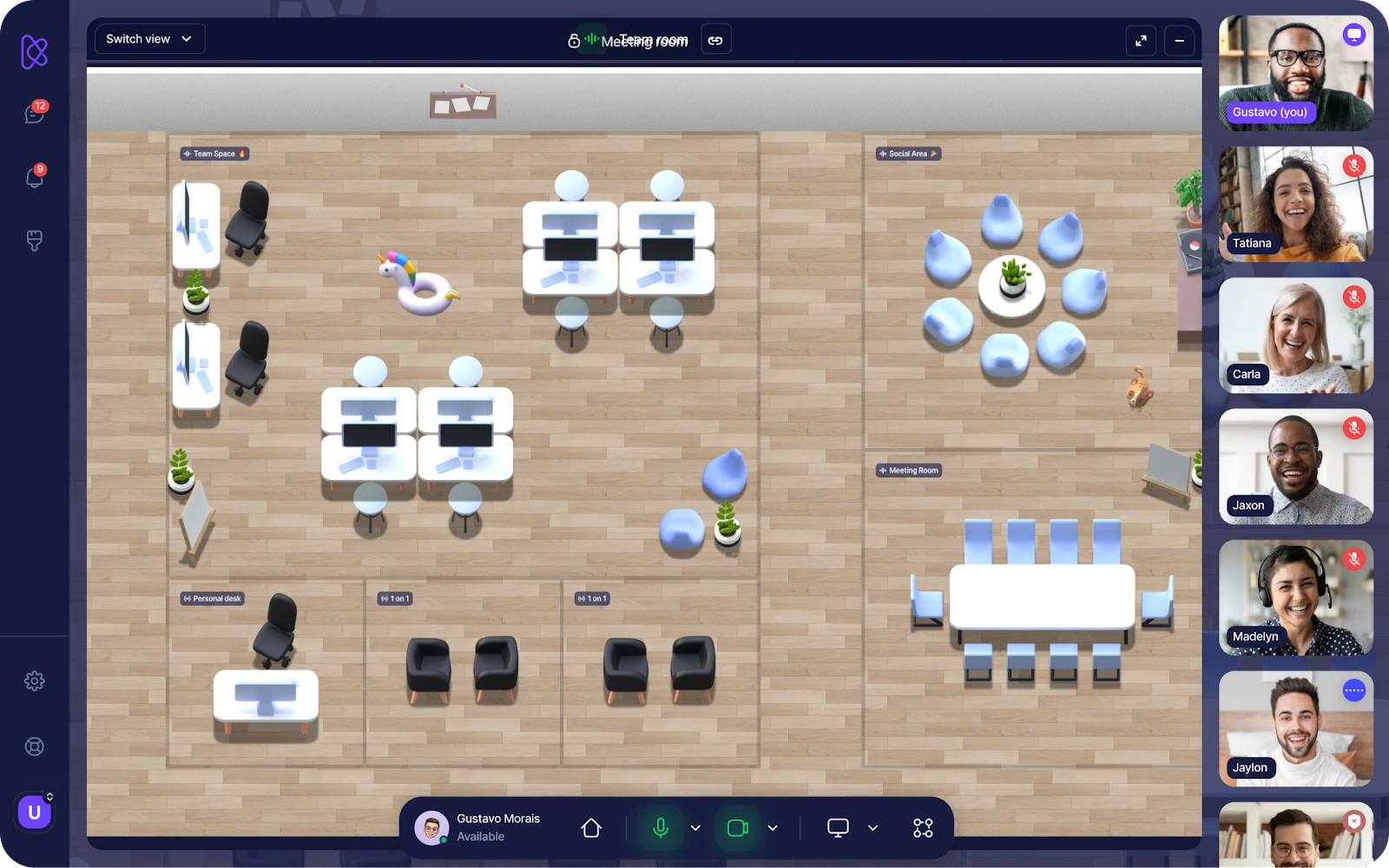Select the integrations plug icon in sidebar
The width and height of the screenshot is (1389, 868).
click(34, 241)
